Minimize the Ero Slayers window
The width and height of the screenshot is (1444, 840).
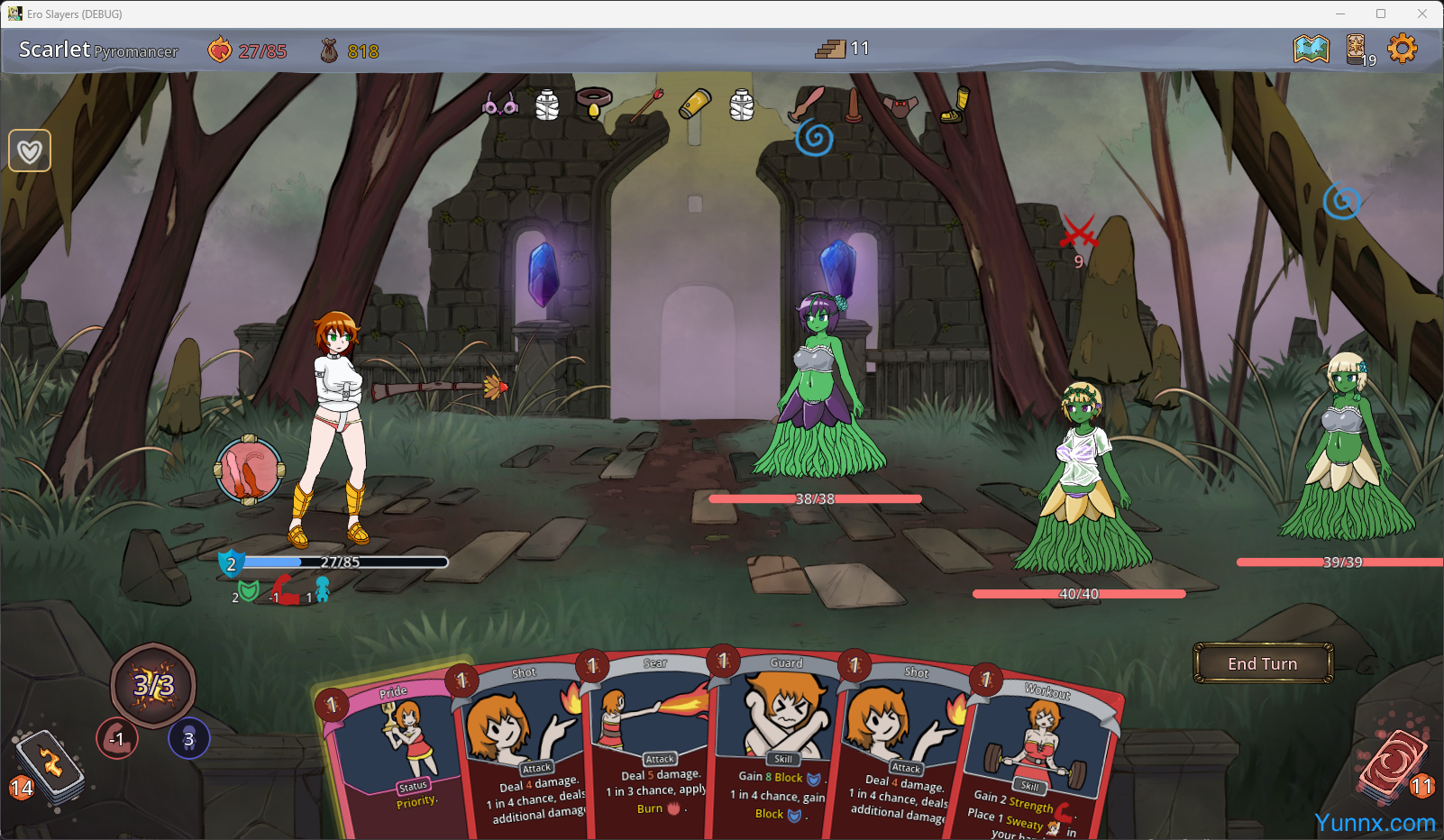click(1340, 14)
